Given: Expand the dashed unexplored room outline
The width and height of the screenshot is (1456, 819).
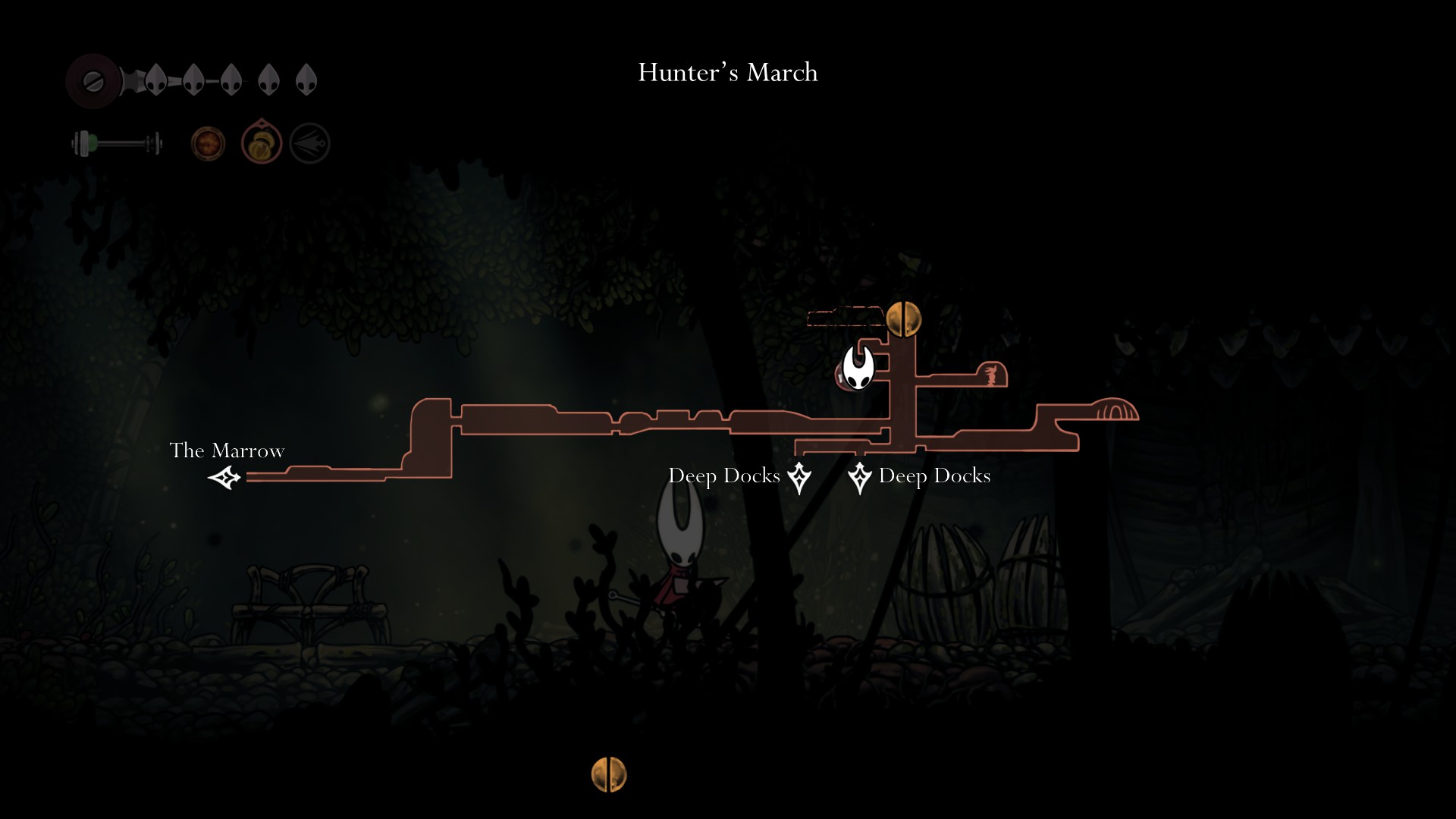Looking at the screenshot, I should (846, 318).
